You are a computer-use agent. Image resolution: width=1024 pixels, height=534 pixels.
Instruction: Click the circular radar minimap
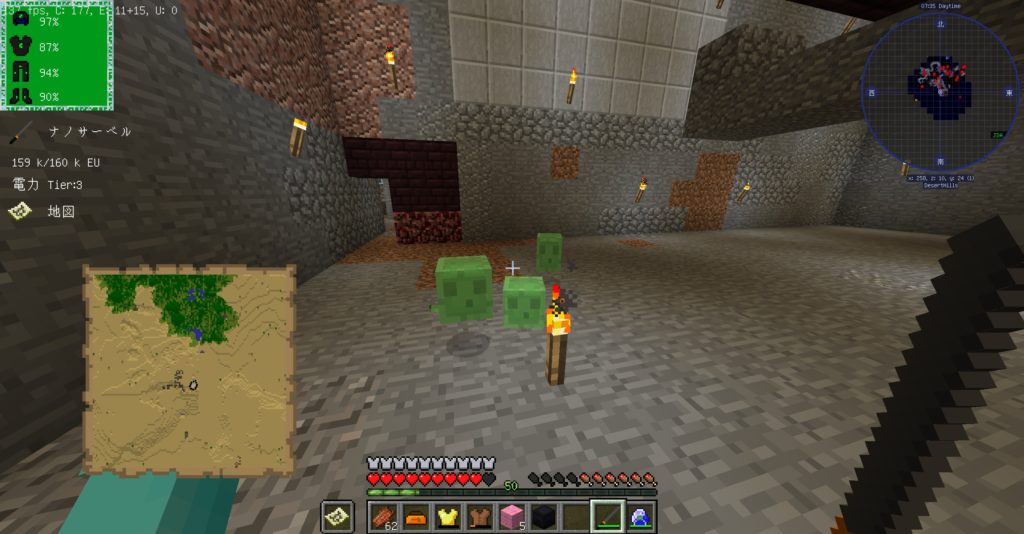point(939,91)
